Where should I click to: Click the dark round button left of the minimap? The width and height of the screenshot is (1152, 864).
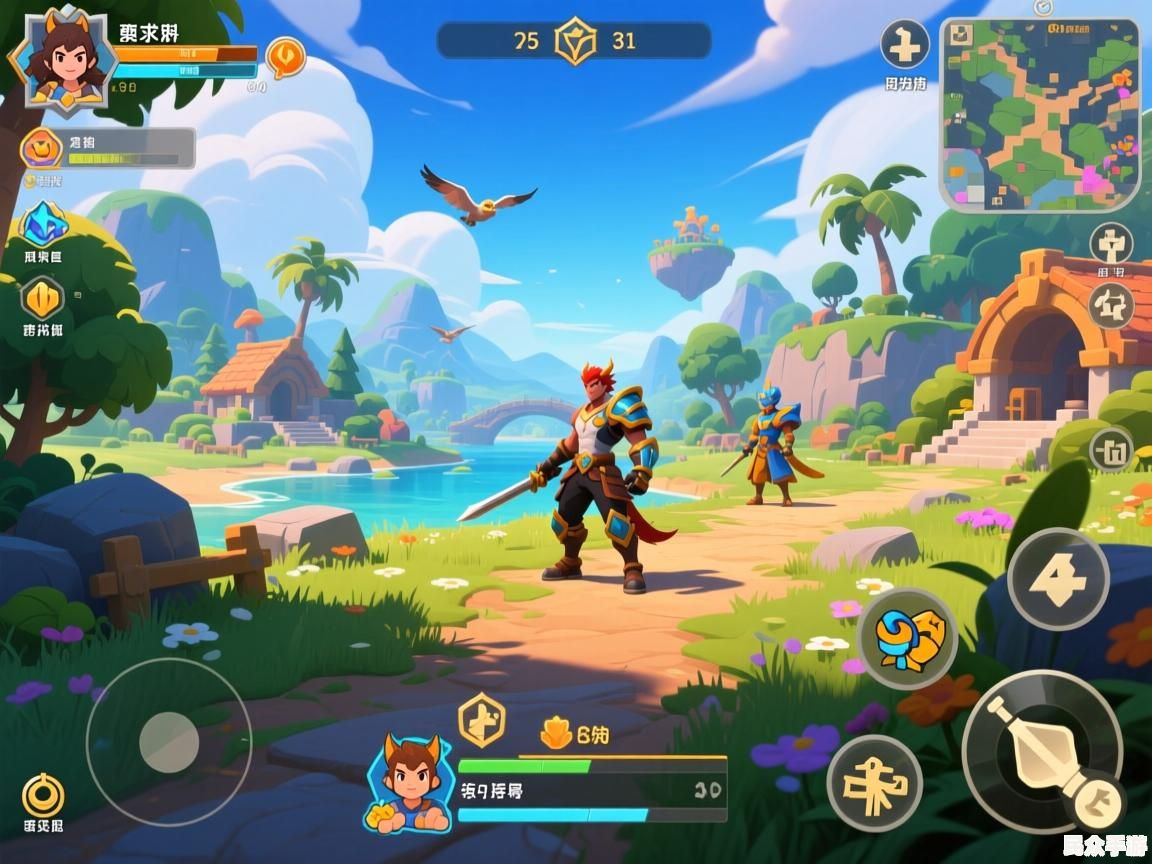tap(904, 45)
